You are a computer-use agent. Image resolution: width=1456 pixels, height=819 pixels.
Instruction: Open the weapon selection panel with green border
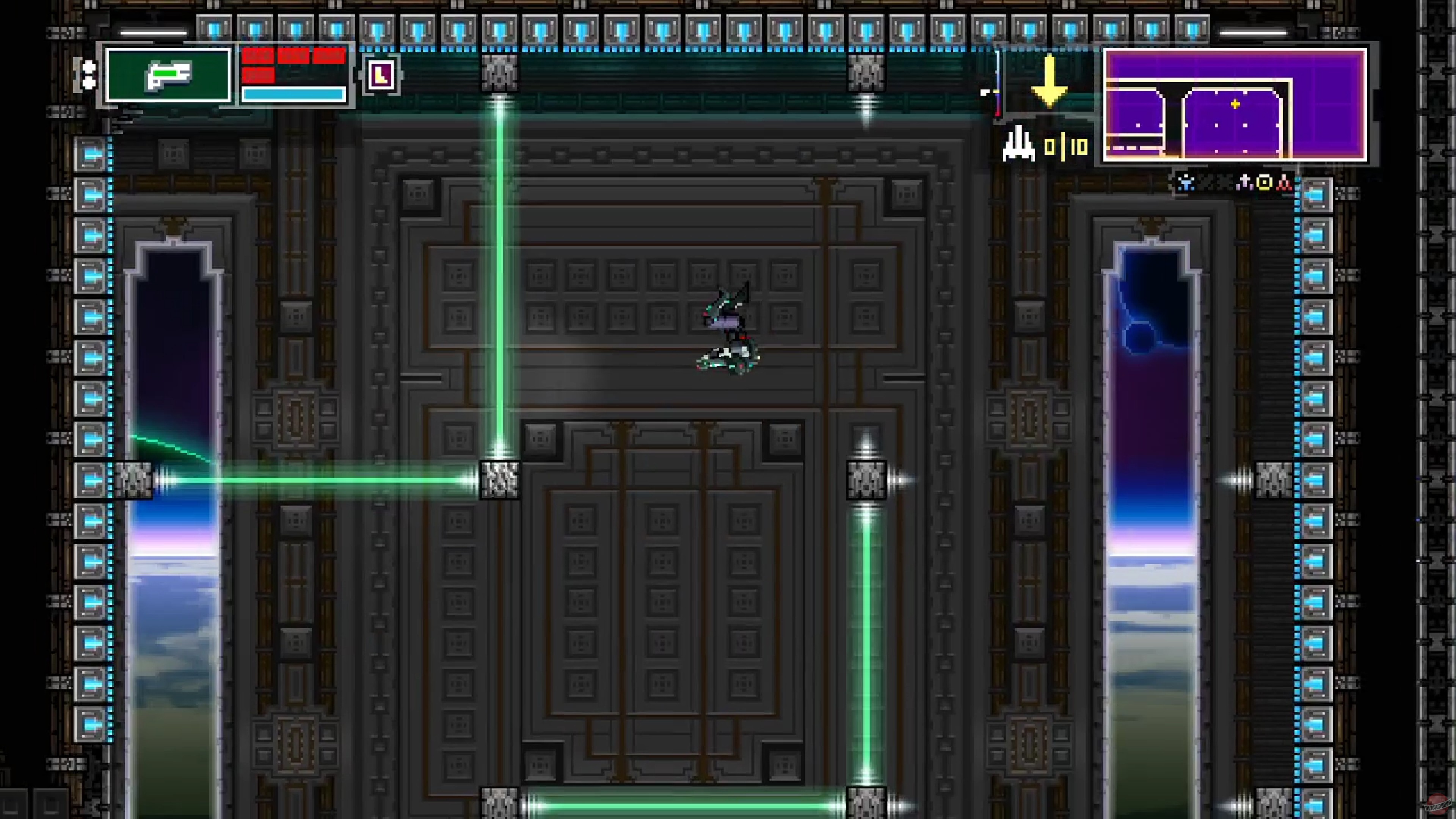[168, 76]
